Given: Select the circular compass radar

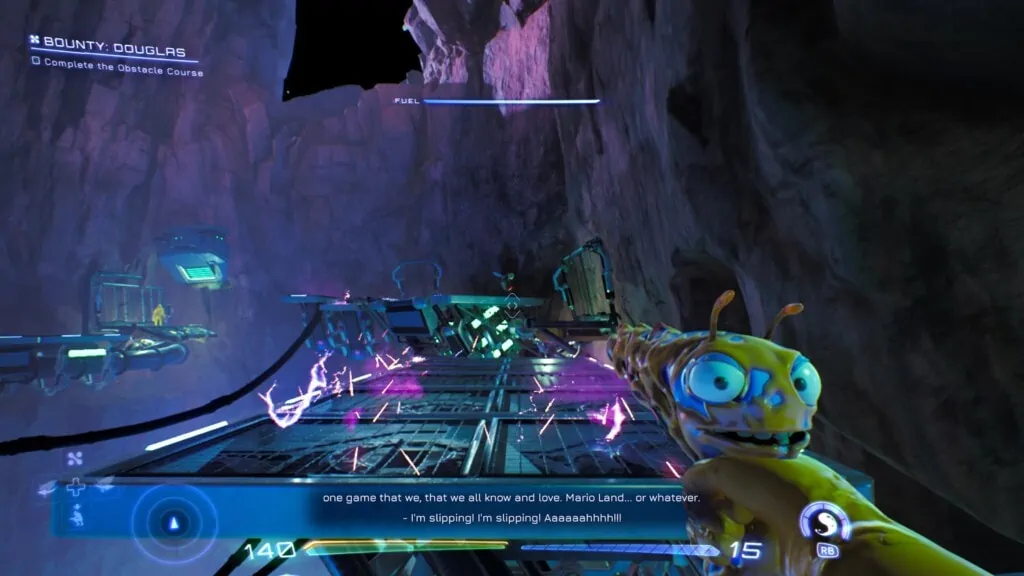Looking at the screenshot, I should (175, 522).
